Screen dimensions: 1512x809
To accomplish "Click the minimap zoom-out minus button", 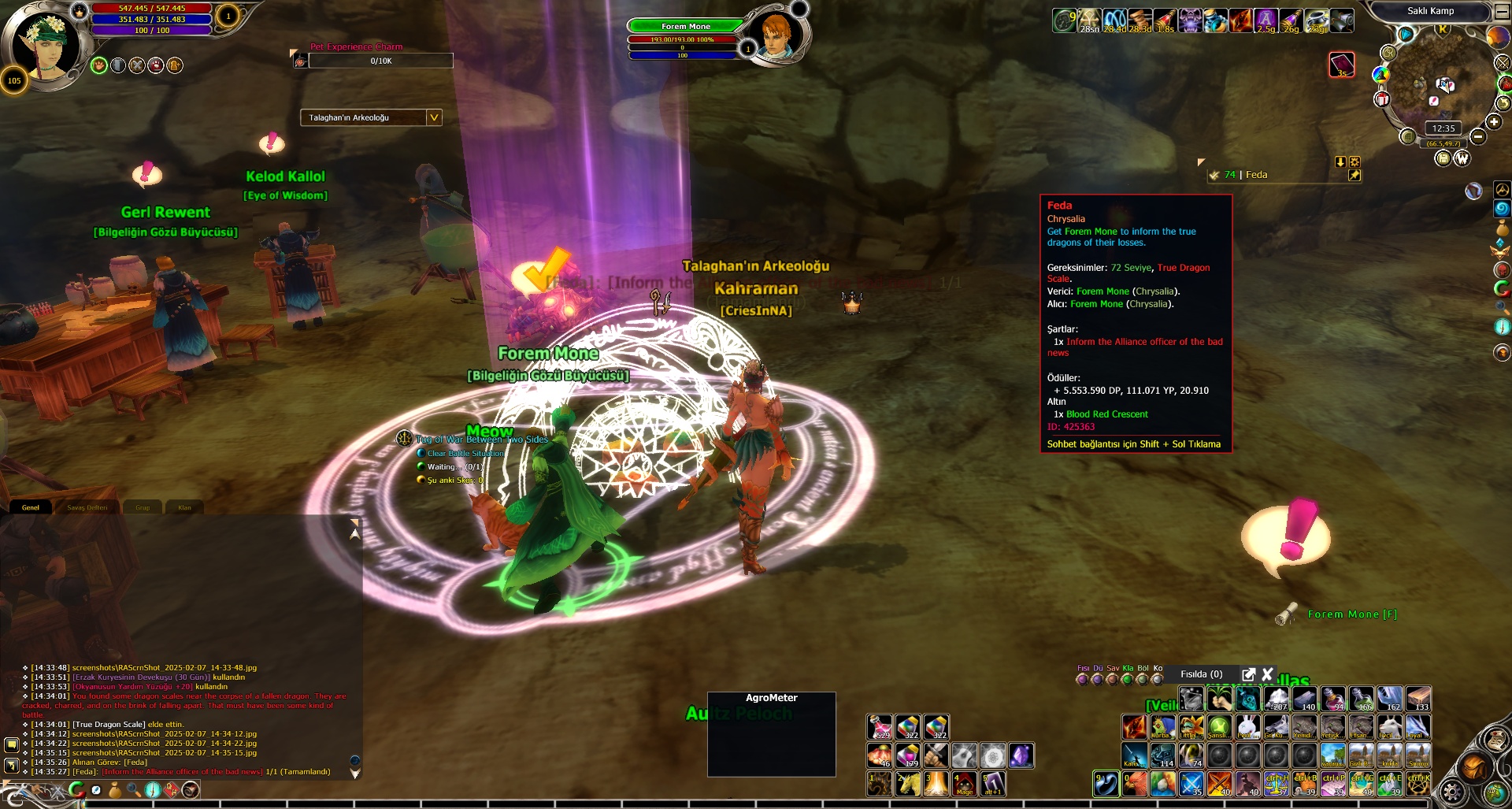I will 1478,137.
